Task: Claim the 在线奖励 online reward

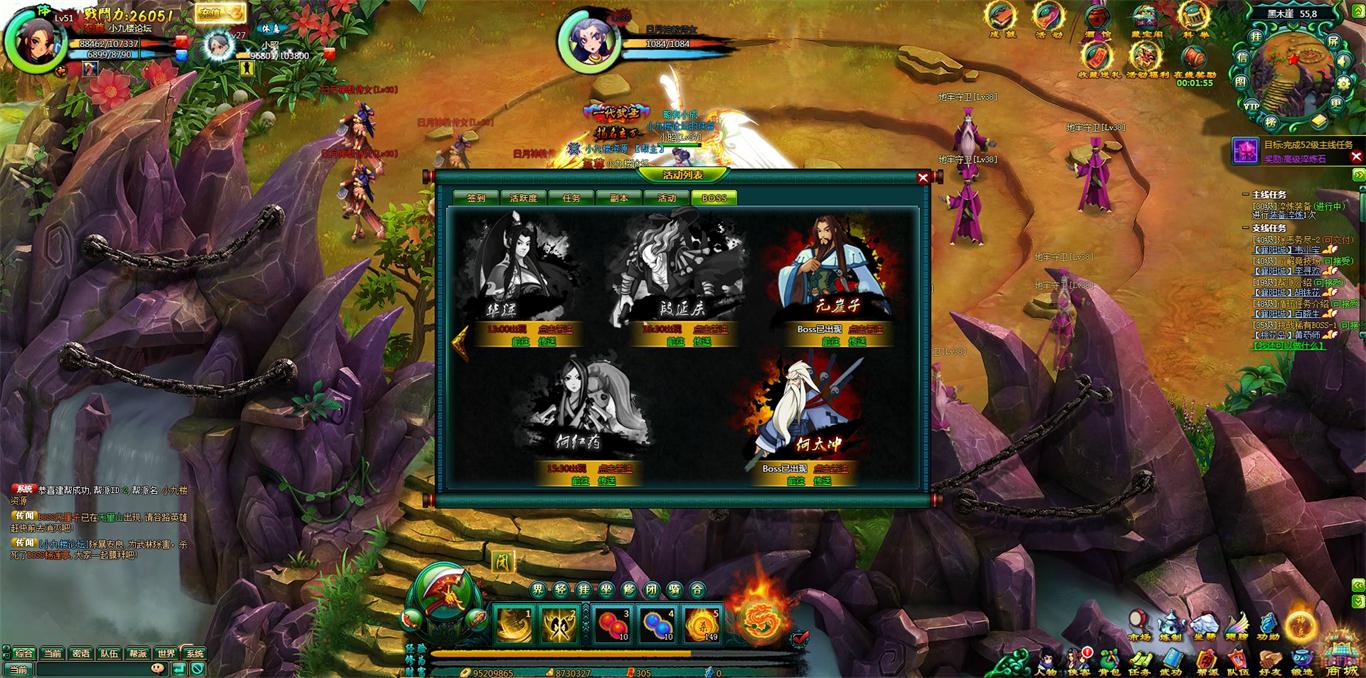Action: 1194,58
